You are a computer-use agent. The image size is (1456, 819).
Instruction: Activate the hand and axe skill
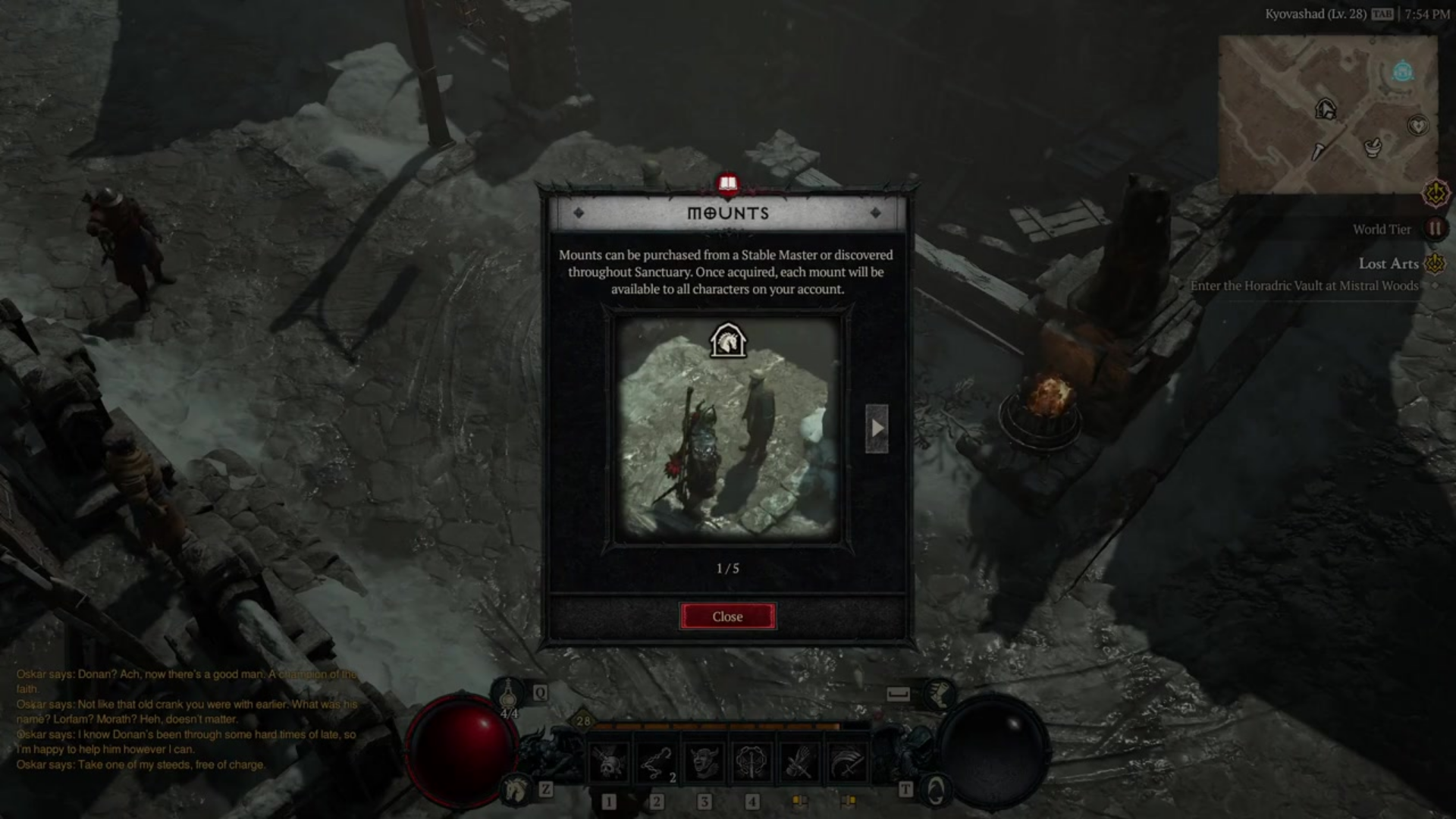pyautogui.click(x=799, y=762)
